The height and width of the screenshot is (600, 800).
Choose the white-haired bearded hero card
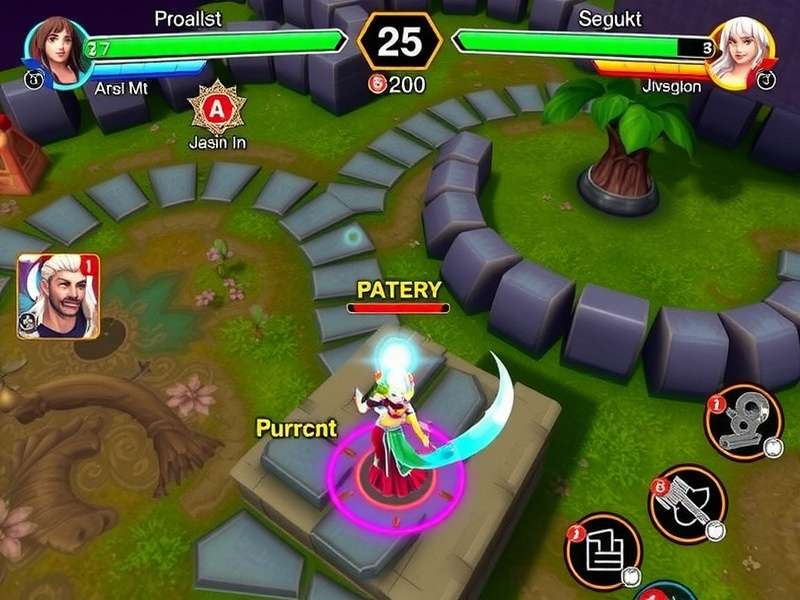[x=58, y=295]
